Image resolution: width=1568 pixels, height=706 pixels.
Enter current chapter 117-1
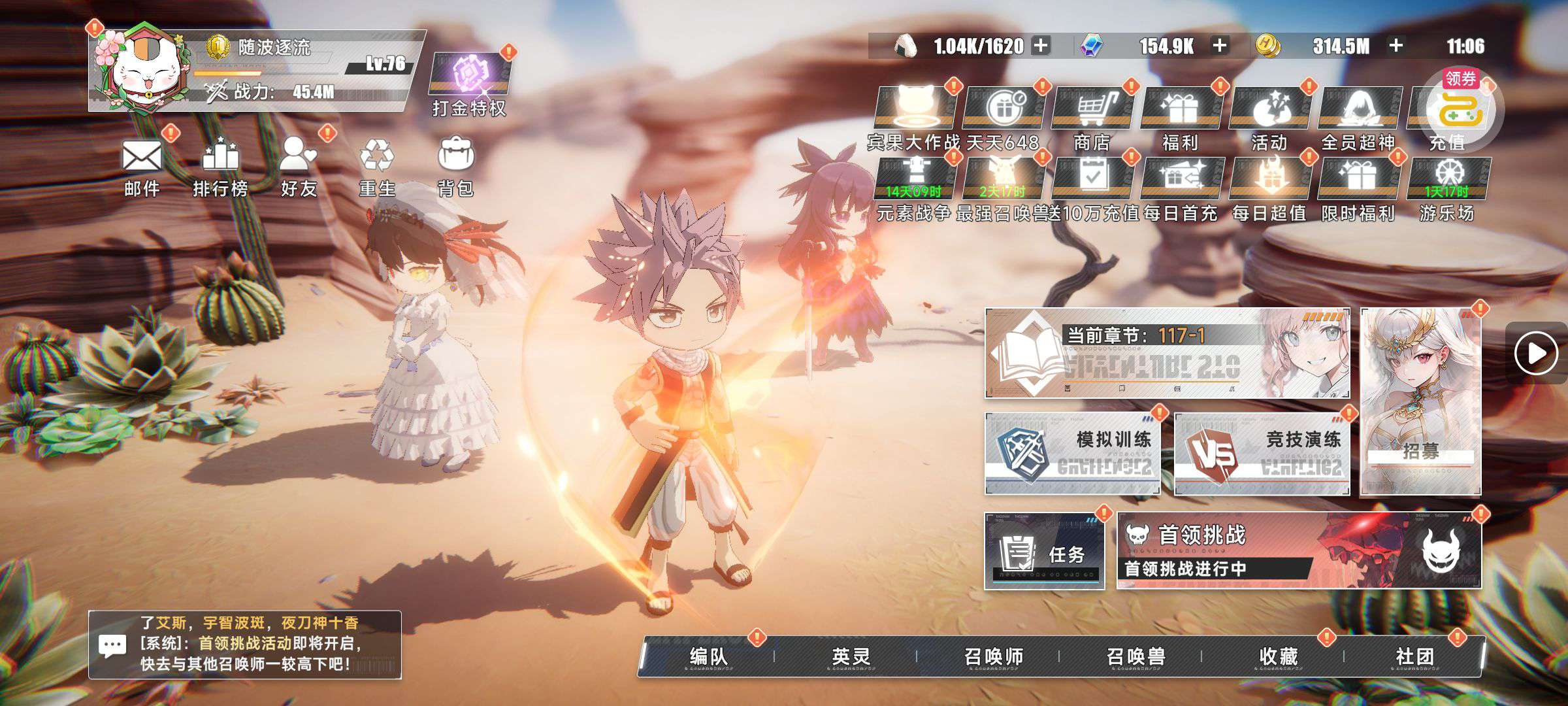(x=1167, y=354)
